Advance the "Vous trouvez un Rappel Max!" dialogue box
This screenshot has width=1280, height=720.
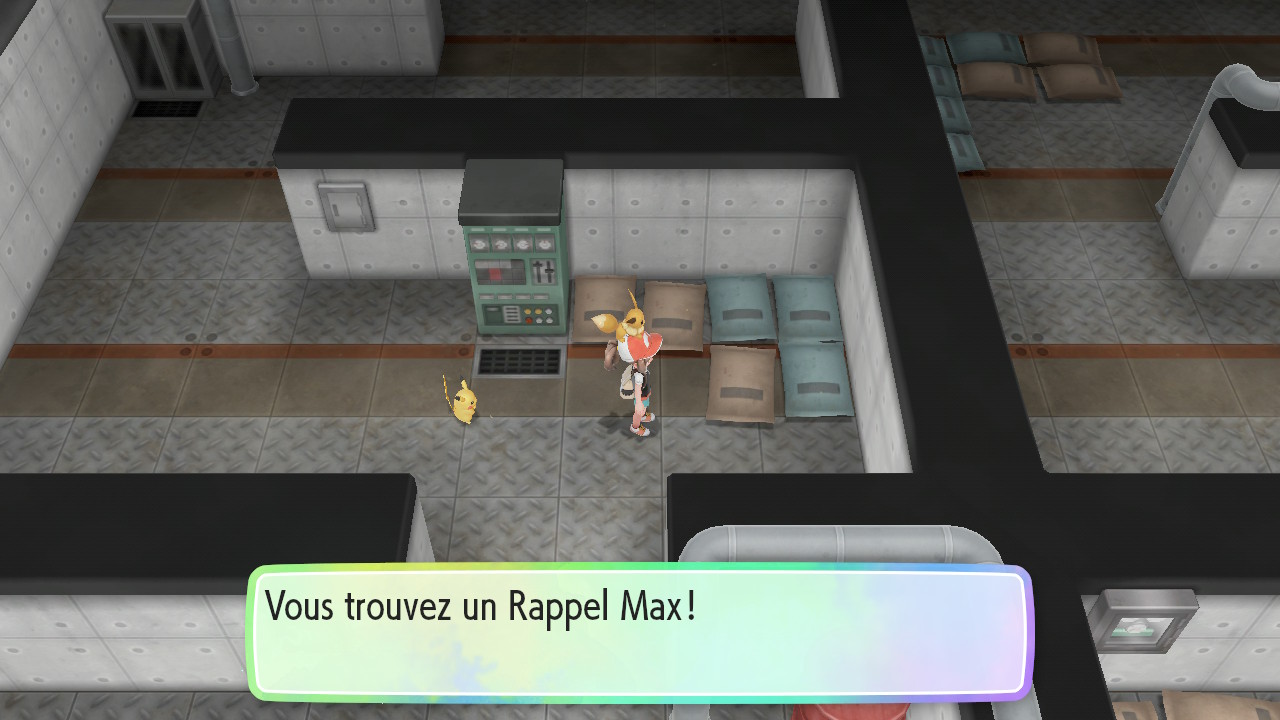click(x=640, y=632)
